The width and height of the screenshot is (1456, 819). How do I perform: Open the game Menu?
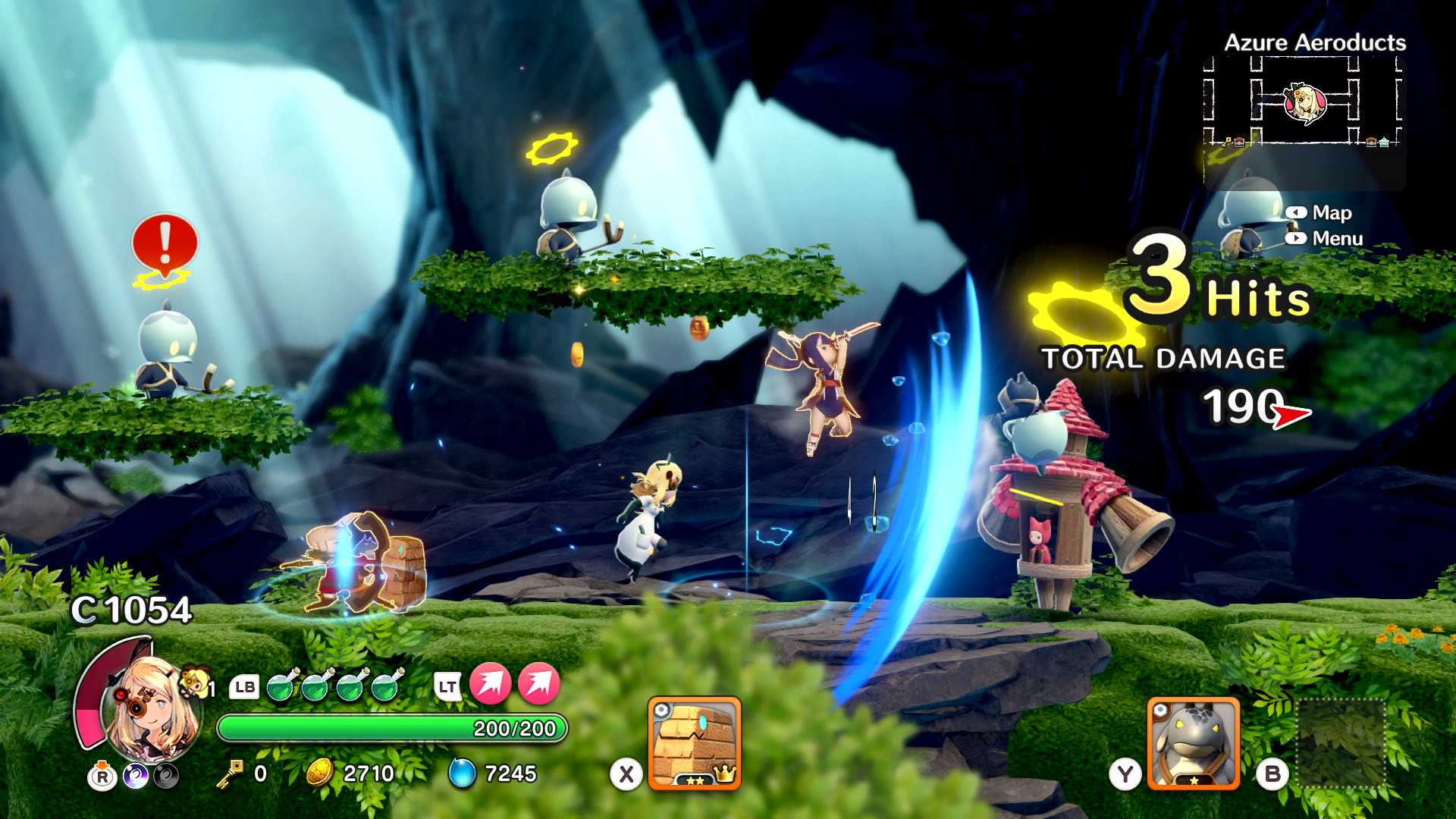pos(1336,239)
